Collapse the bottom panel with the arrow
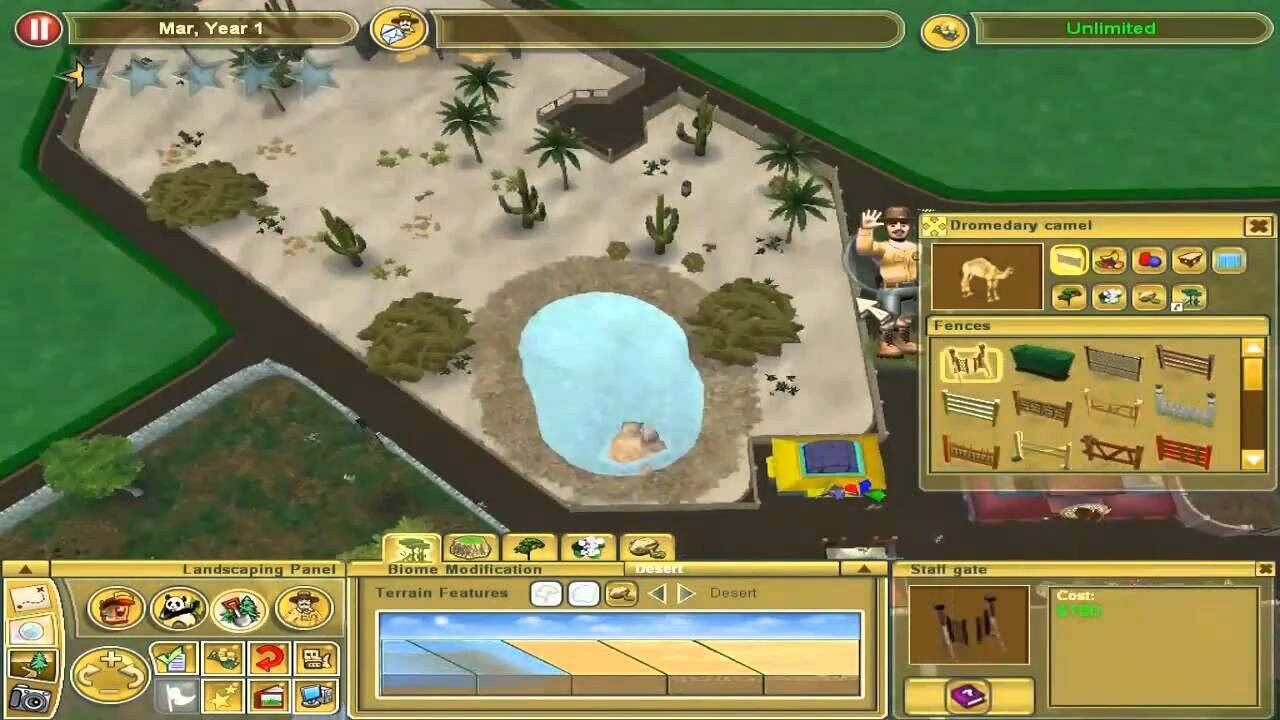Image resolution: width=1280 pixels, height=720 pixels. [25, 568]
